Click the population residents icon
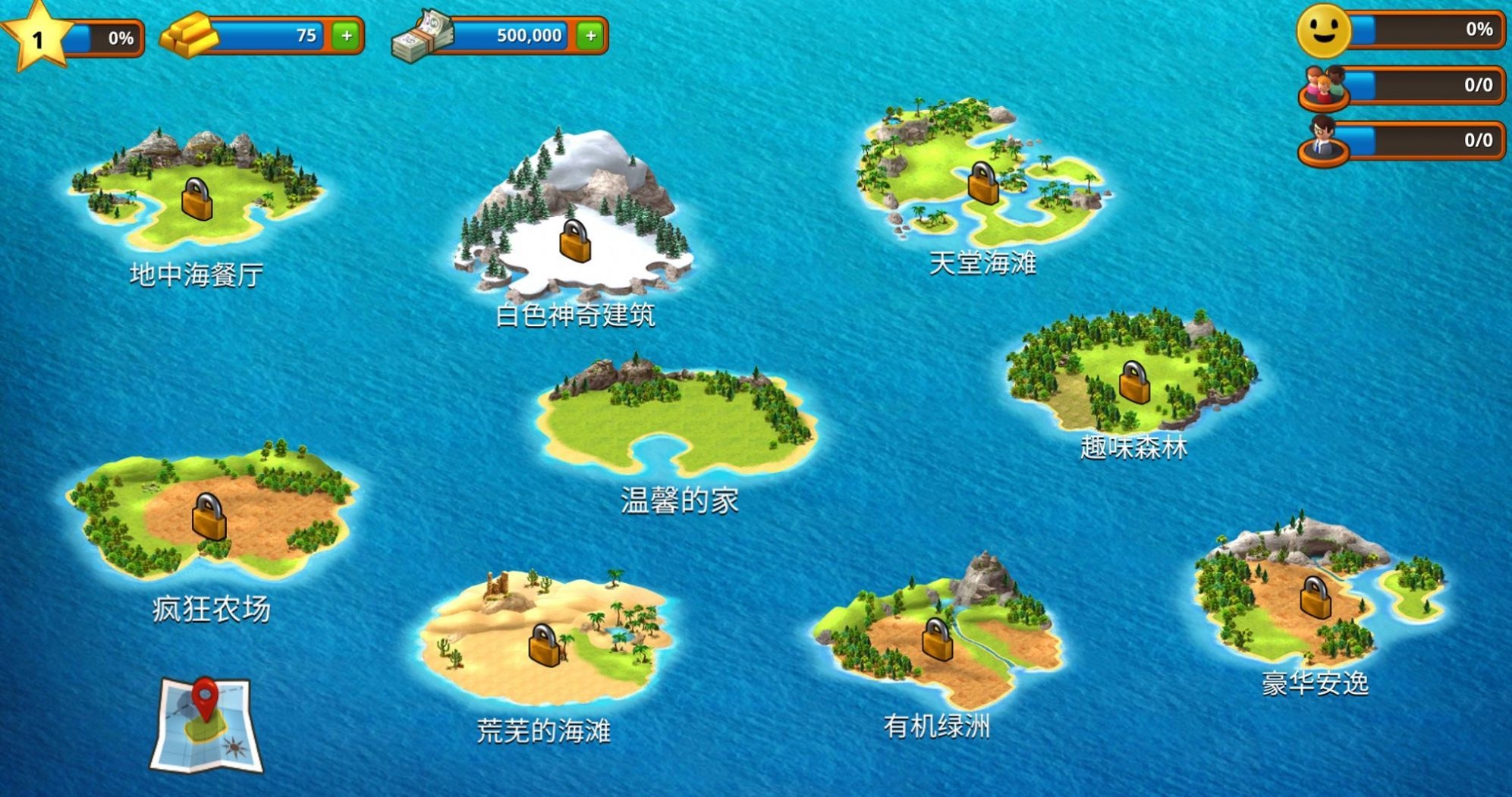This screenshot has height=797, width=1512. tap(1324, 85)
